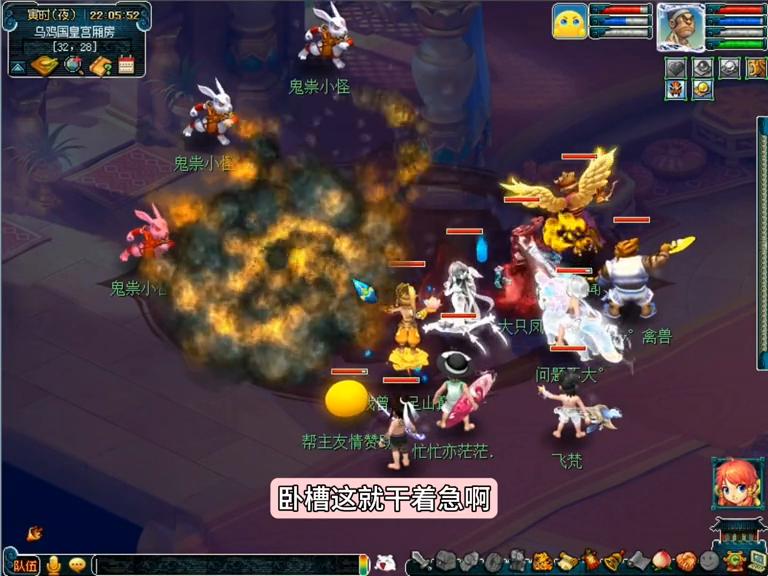Click the golden orb status icon

coord(703,89)
